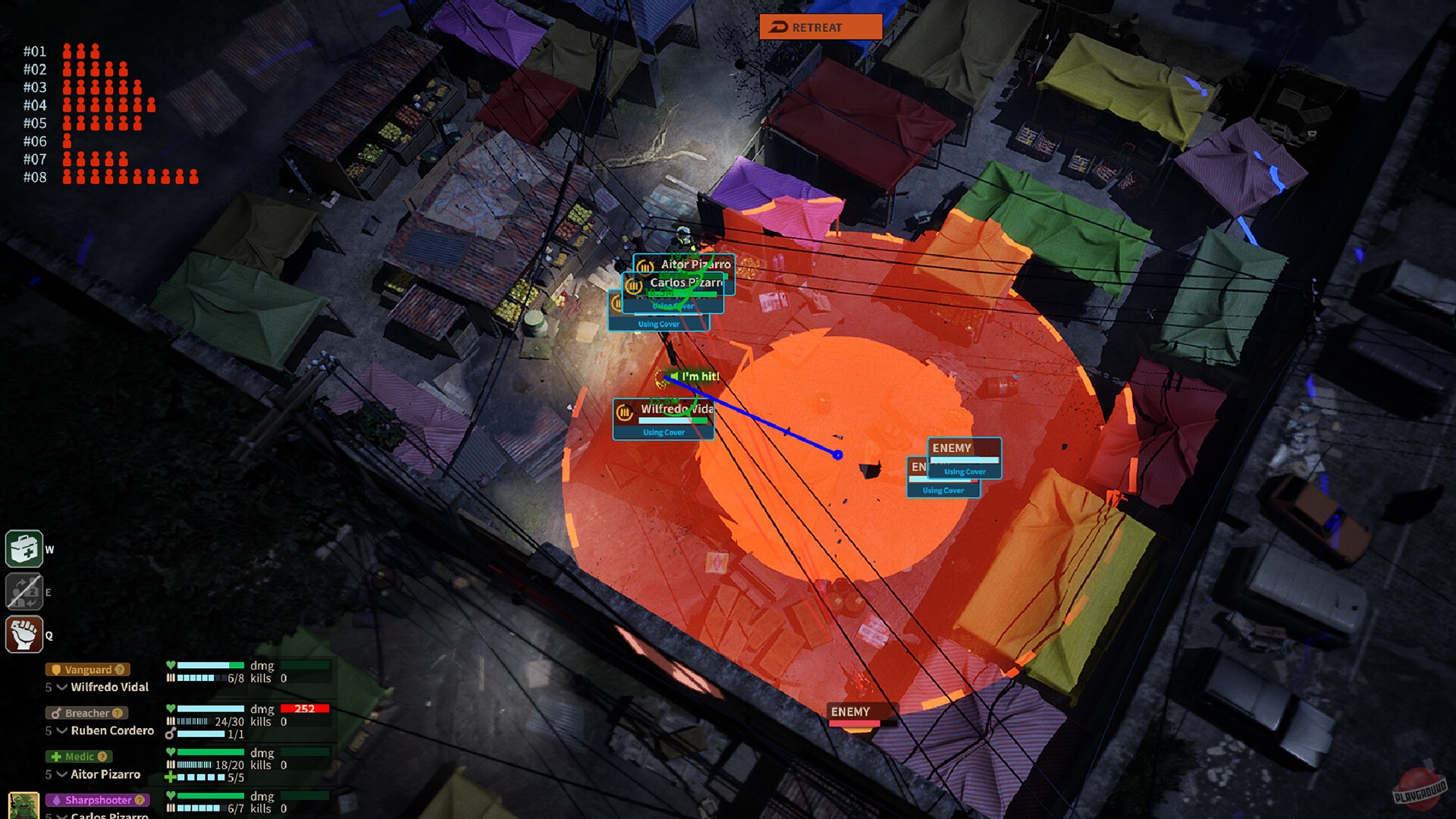The height and width of the screenshot is (819, 1456).
Task: Toggle Wilfredo Vidal's Using Cover status badge
Action: [x=663, y=431]
